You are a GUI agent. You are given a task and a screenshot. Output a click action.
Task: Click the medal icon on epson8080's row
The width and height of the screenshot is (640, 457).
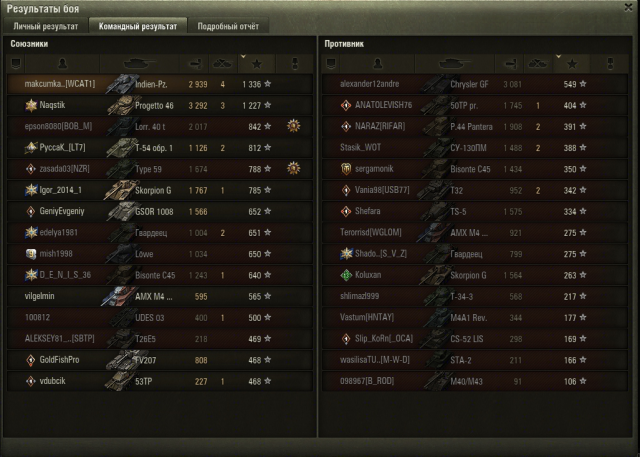[x=293, y=126]
